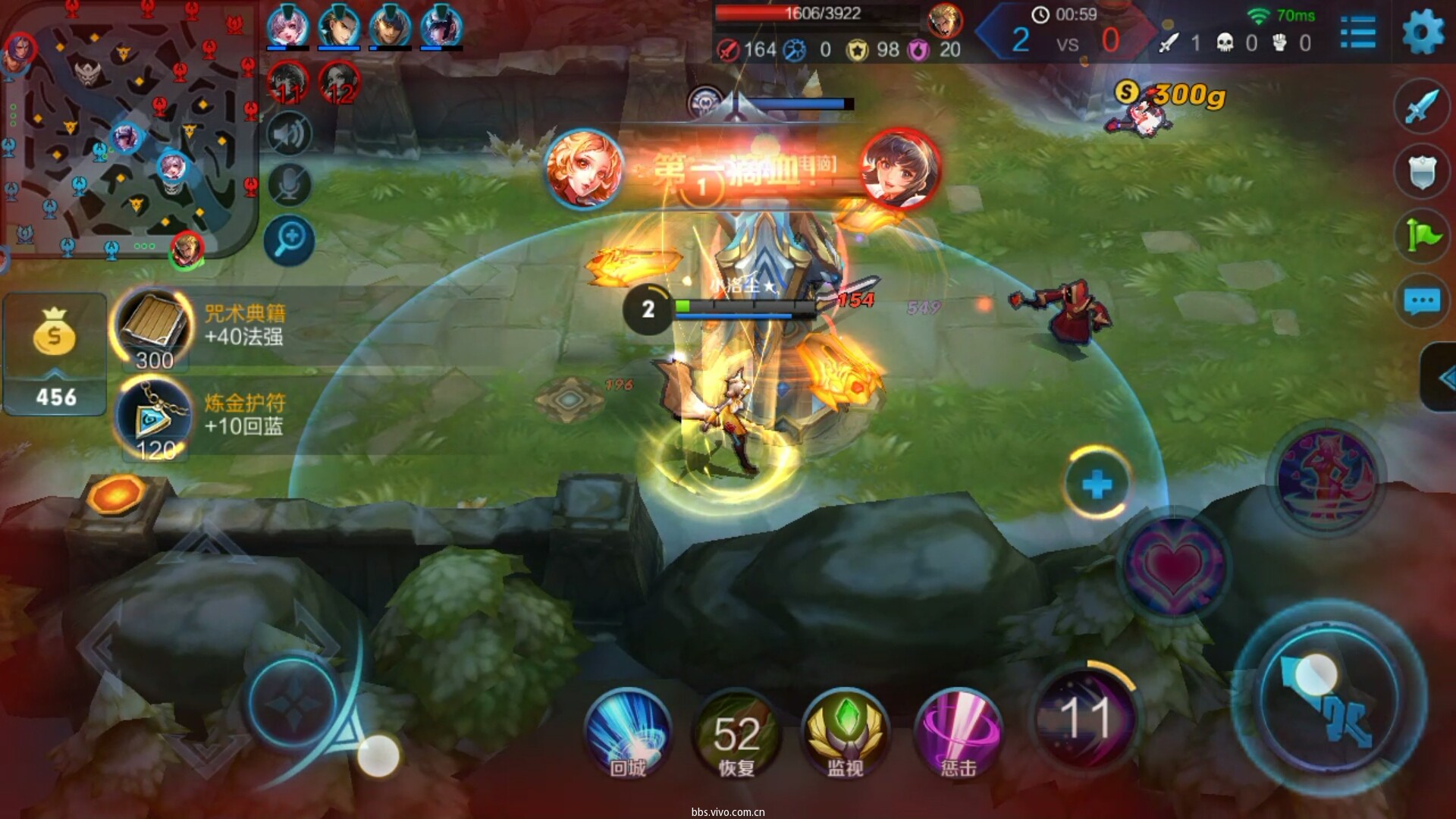Click the magnifier map zoom button
This screenshot has height=819, width=1456.
[x=290, y=240]
